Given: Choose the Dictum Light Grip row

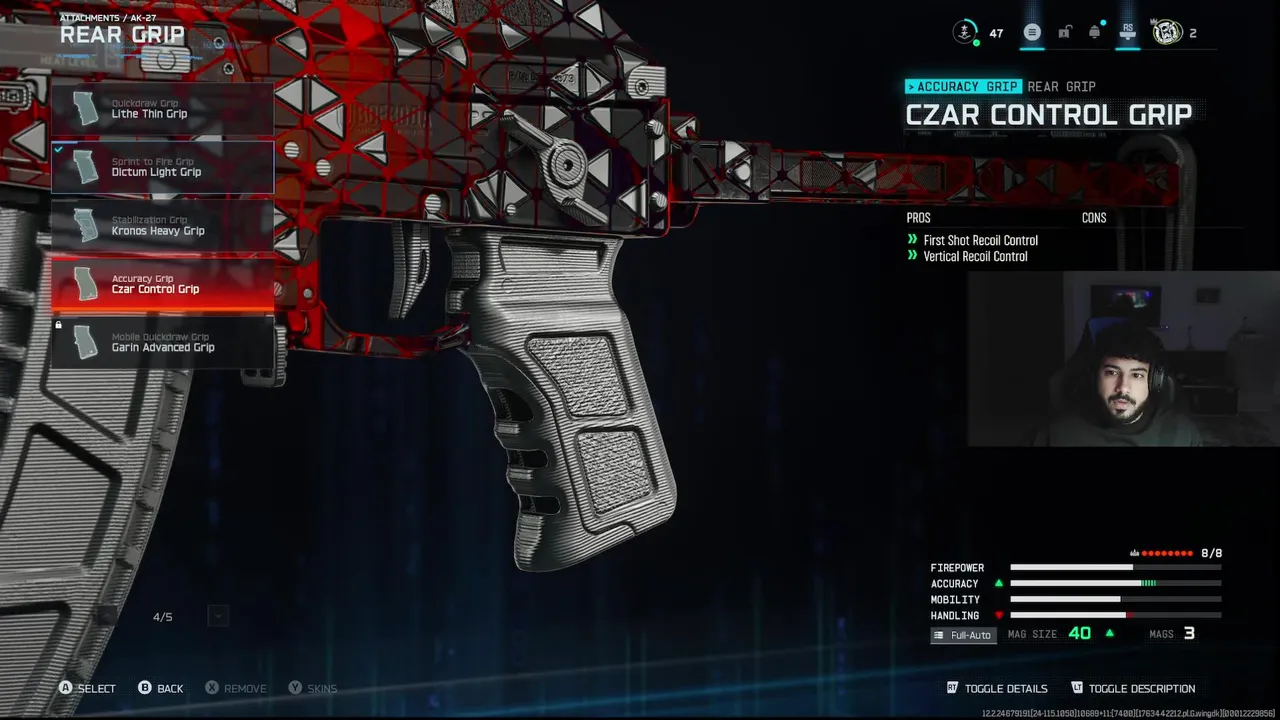Looking at the screenshot, I should [162, 167].
